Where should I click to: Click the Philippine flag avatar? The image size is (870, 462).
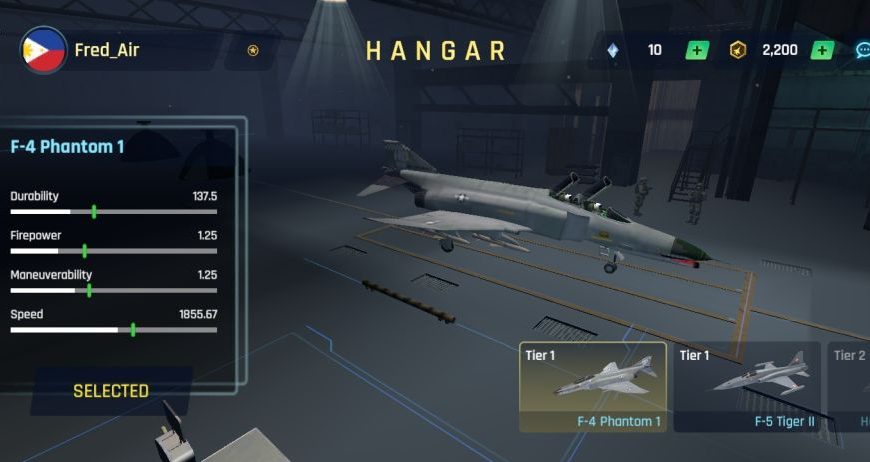click(x=44, y=50)
